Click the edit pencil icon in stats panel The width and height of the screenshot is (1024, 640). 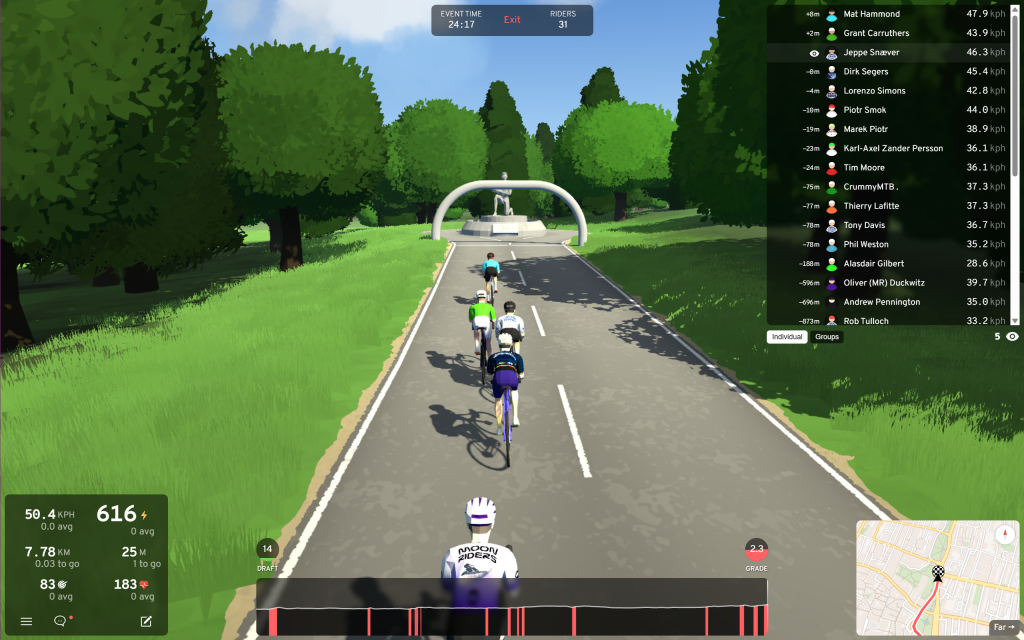point(146,621)
